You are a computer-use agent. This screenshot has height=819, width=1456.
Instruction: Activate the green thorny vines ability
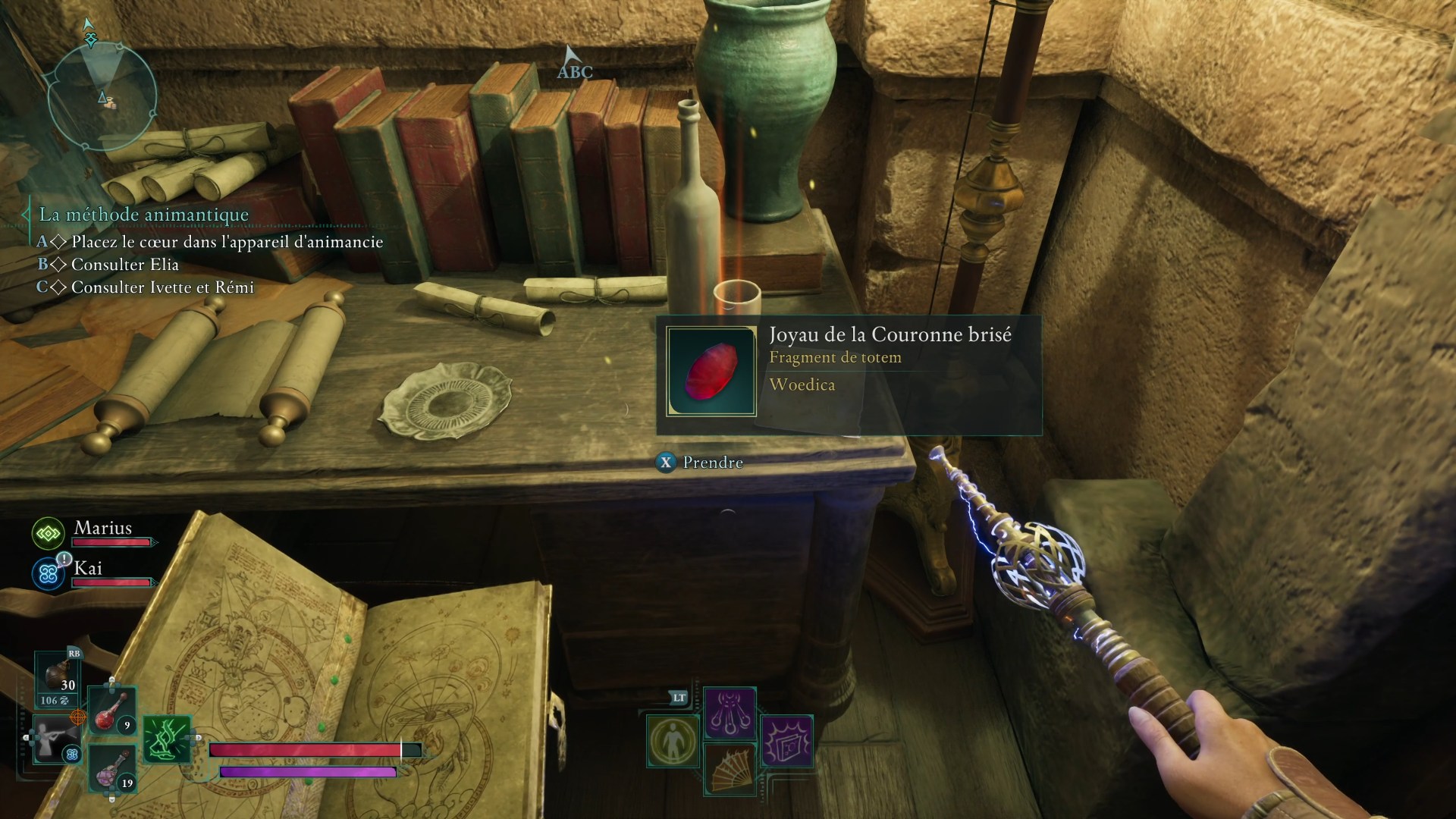pos(167,739)
